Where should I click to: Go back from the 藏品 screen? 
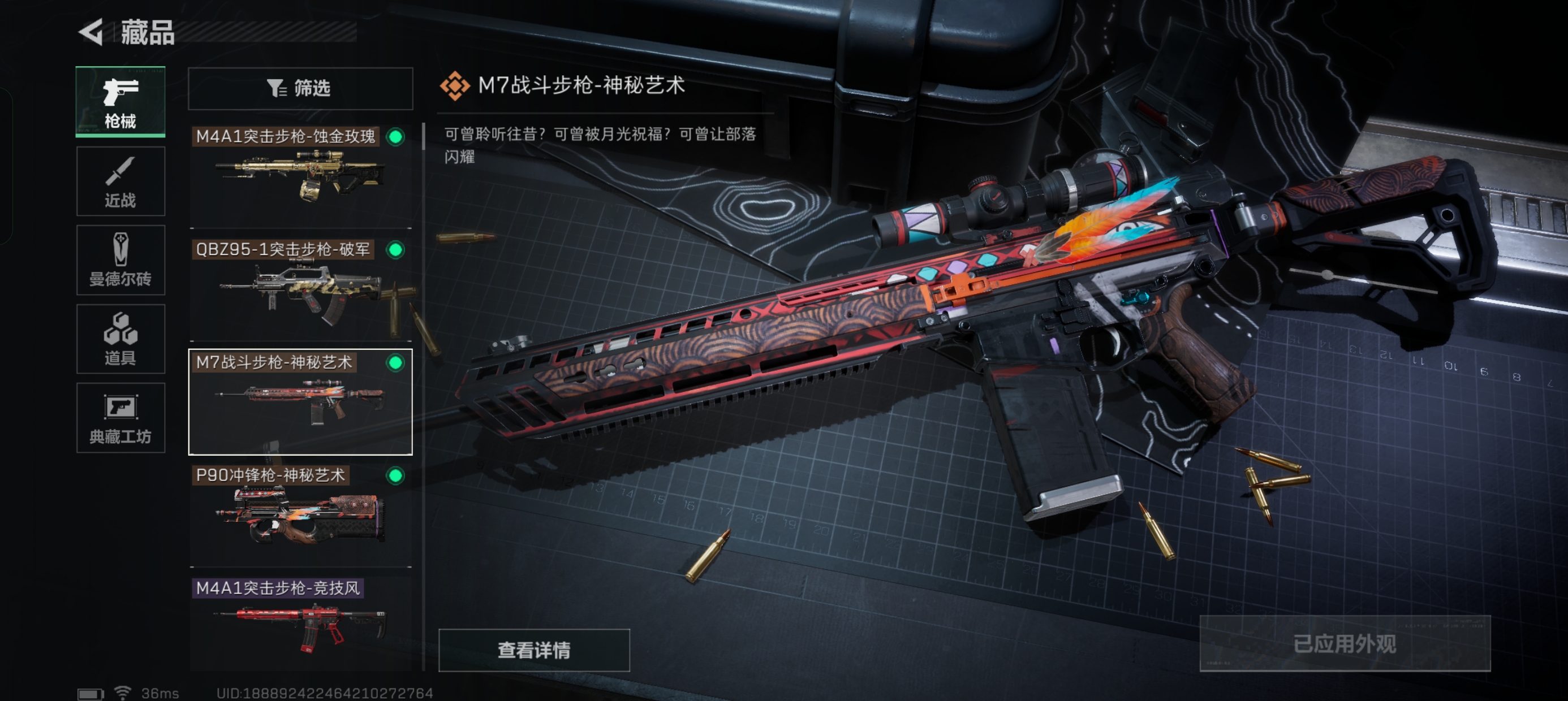[x=93, y=32]
